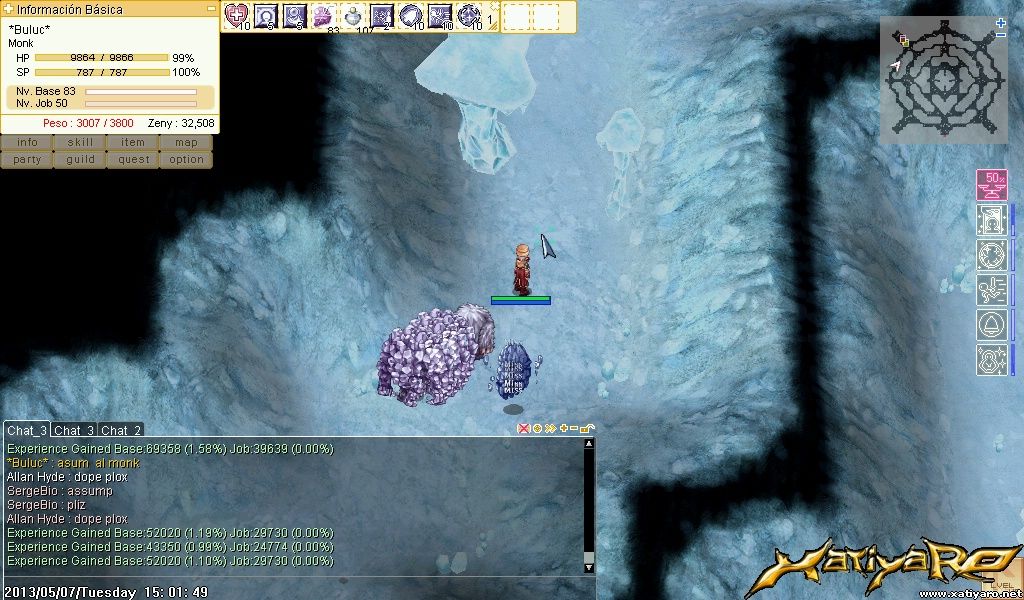Use the heart Heal skill on hotbar
Viewport: 1024px width, 600px height.
pos(236,15)
